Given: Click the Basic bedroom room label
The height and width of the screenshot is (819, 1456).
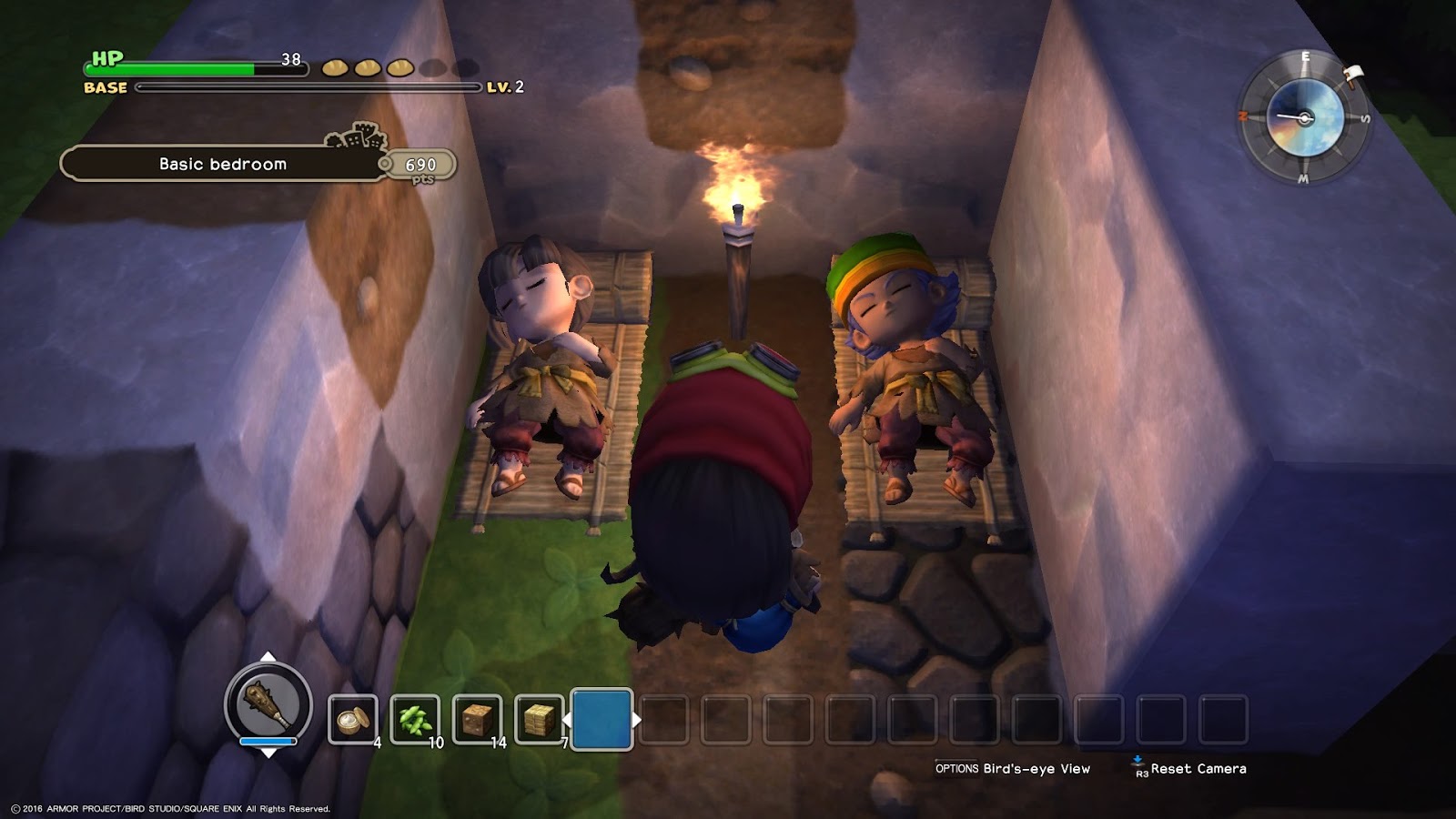Looking at the screenshot, I should click(223, 164).
